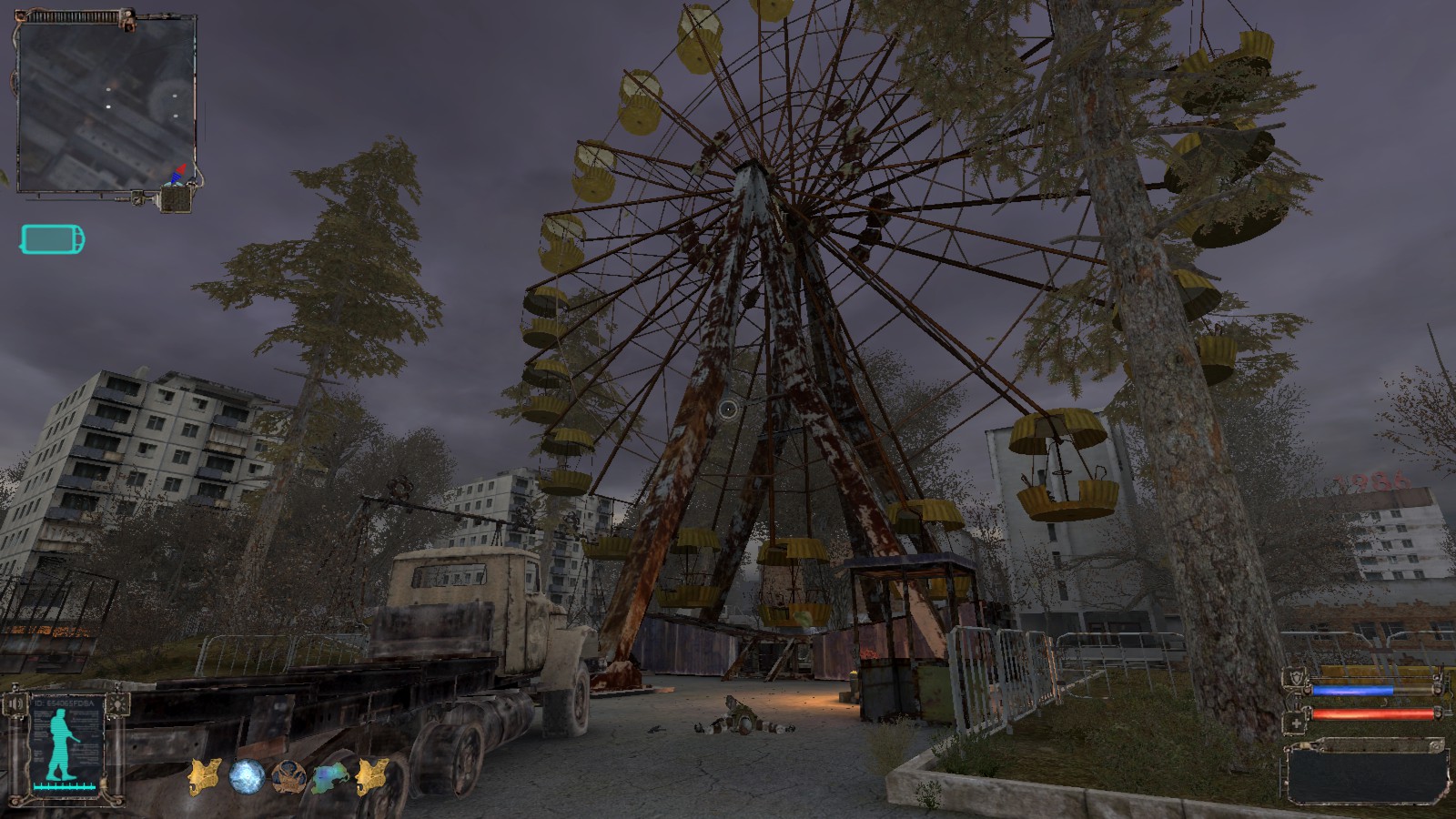The height and width of the screenshot is (819, 1456).
Task: Click the player direction arrow on the minimap
Action: [178, 172]
